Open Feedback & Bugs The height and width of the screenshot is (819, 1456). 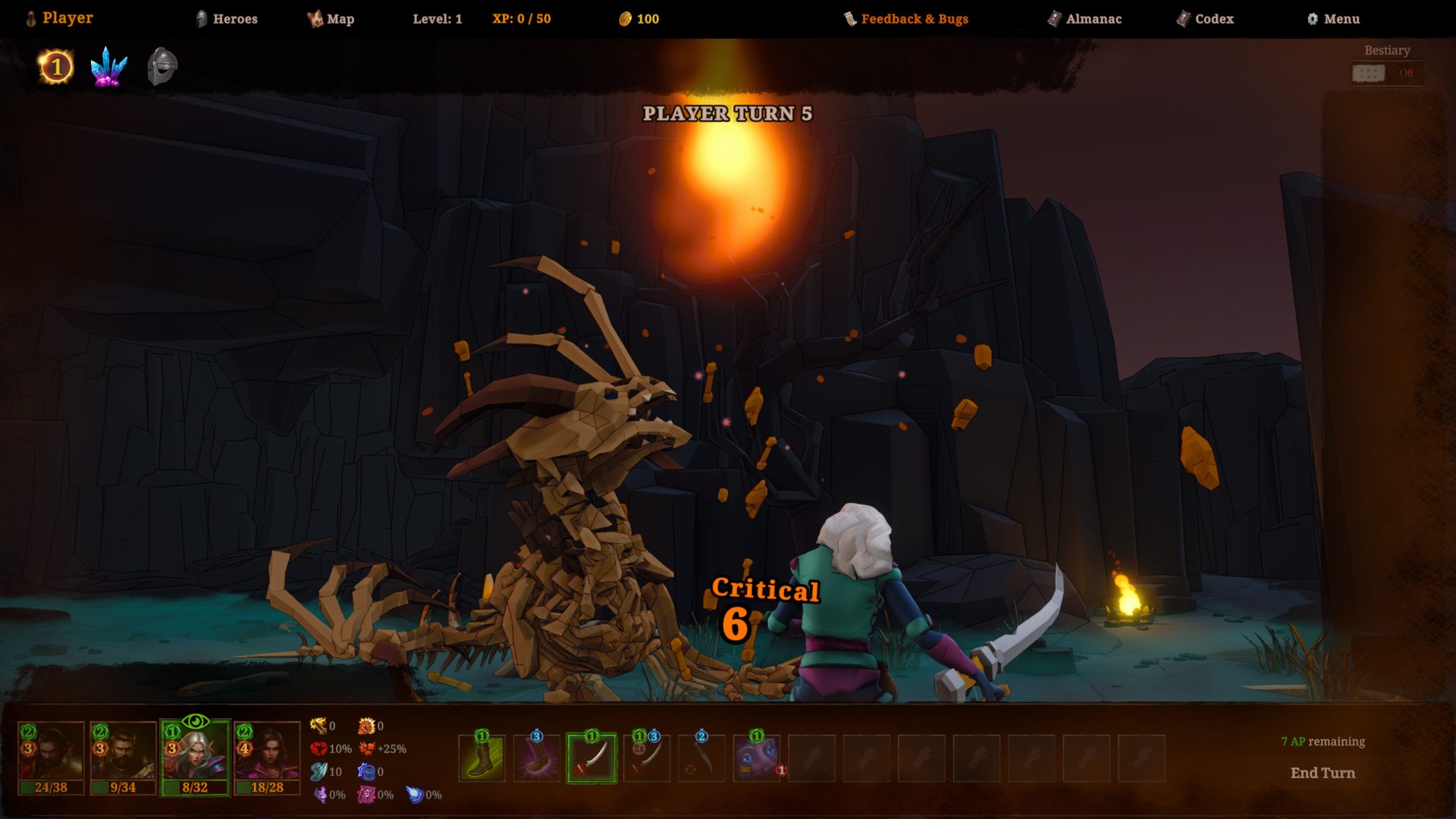coord(906,19)
